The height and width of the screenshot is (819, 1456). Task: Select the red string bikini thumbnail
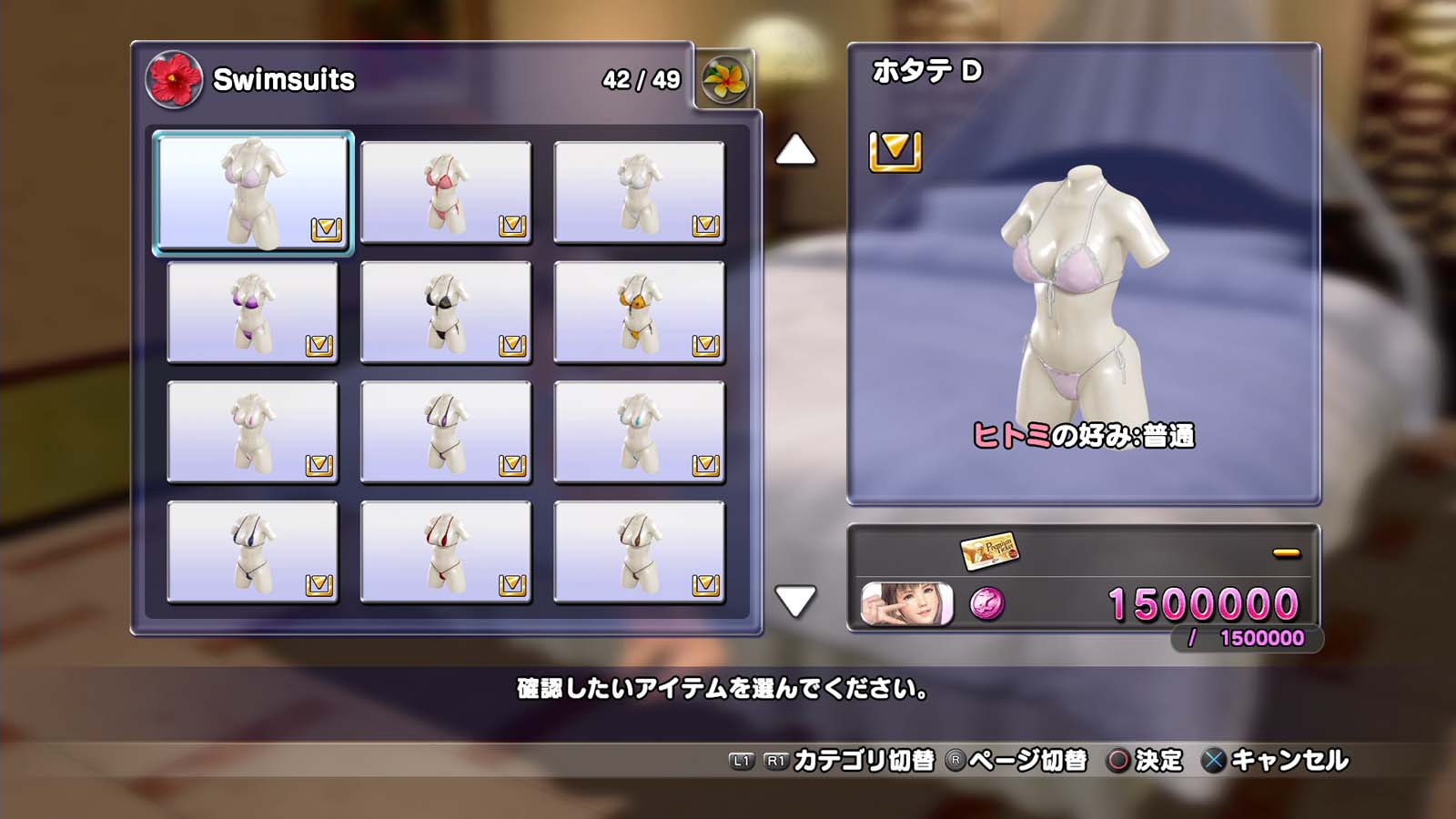click(x=446, y=551)
